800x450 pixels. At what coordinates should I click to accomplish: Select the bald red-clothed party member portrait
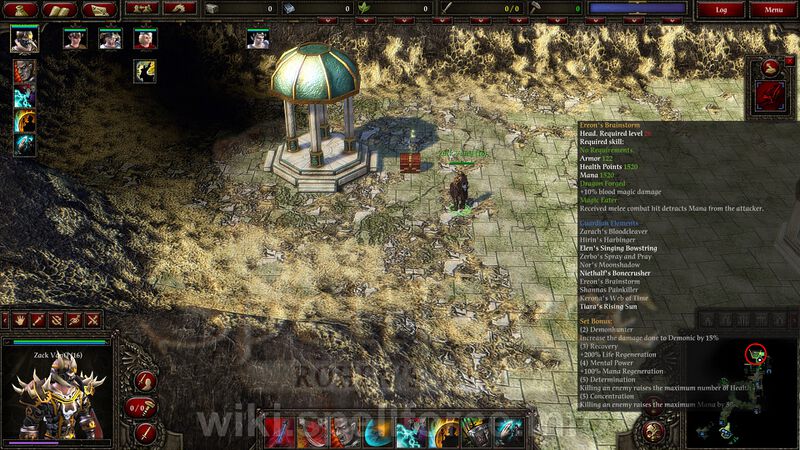145,38
